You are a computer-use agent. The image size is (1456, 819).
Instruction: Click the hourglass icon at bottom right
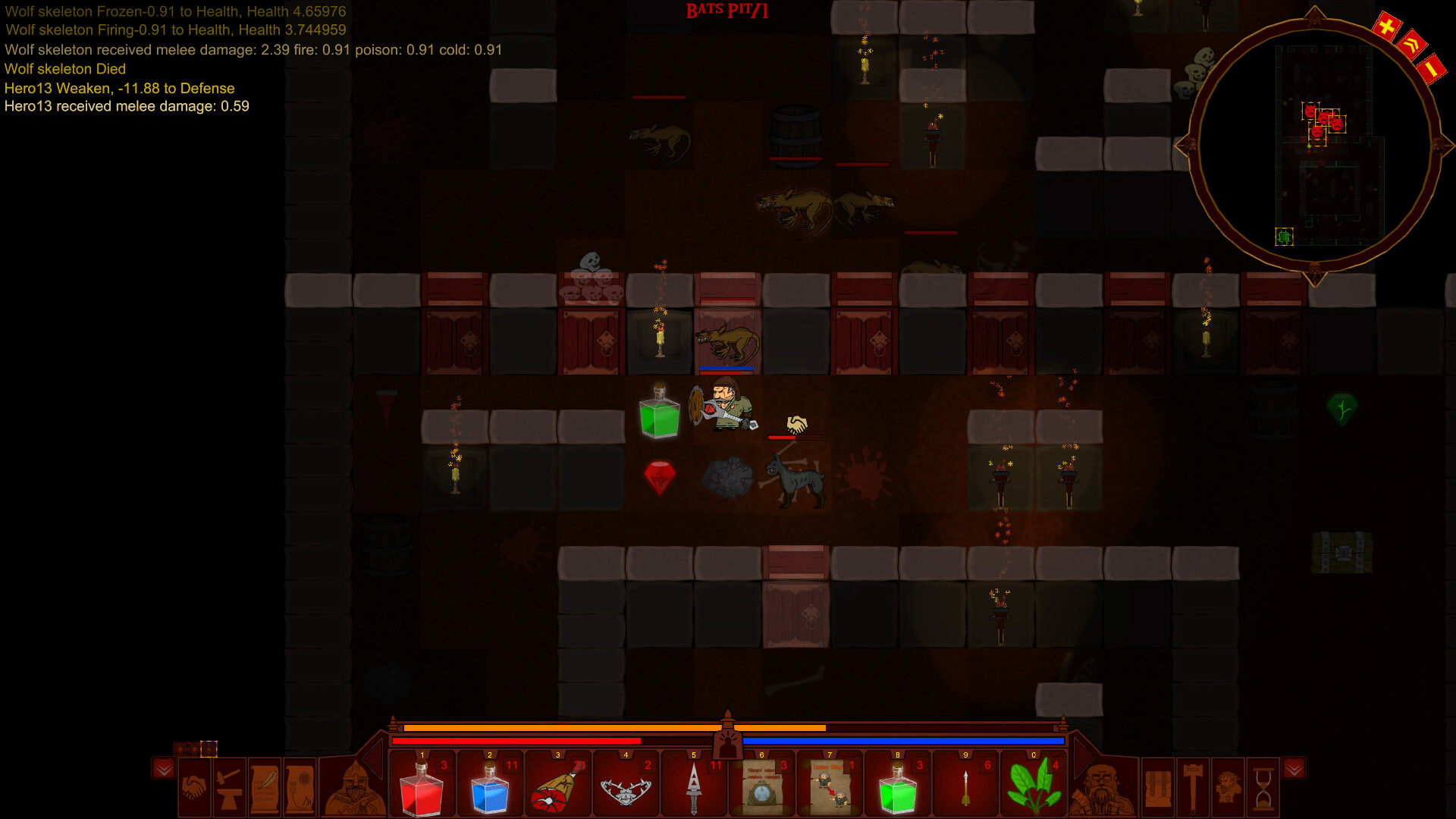tap(1262, 789)
